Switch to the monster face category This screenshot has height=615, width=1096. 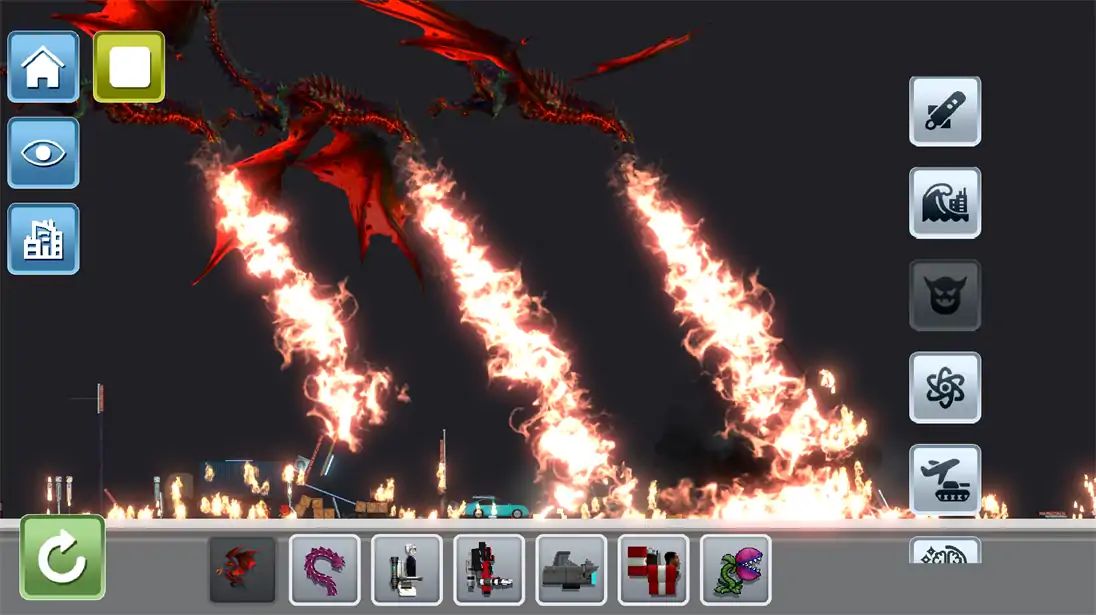tap(945, 295)
